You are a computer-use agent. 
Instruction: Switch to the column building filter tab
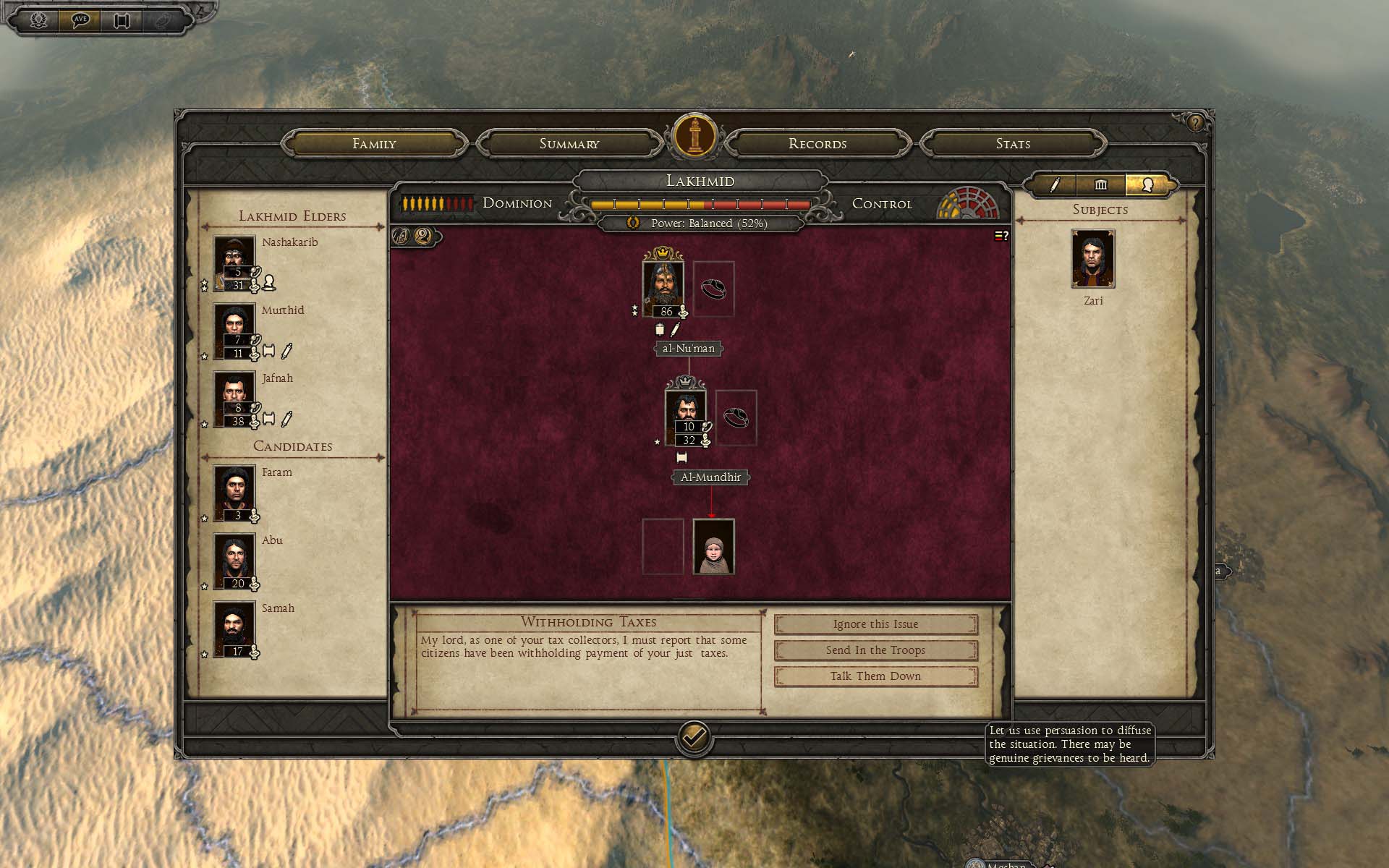pos(1100,185)
